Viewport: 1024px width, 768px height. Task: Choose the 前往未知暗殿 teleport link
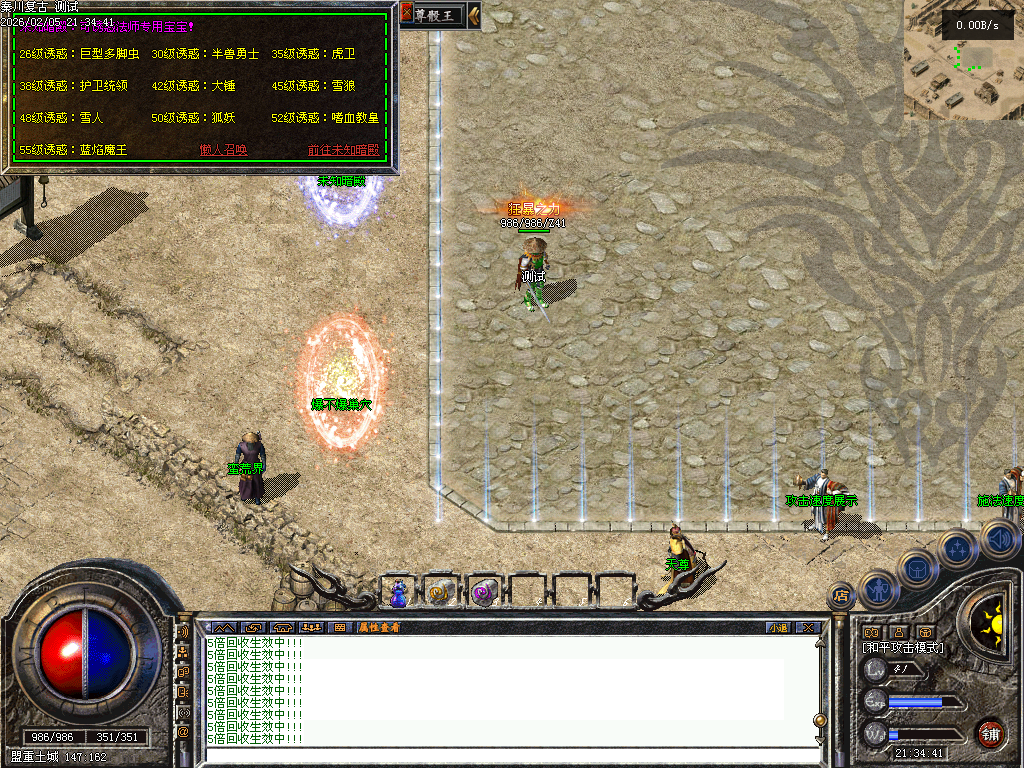(344, 150)
